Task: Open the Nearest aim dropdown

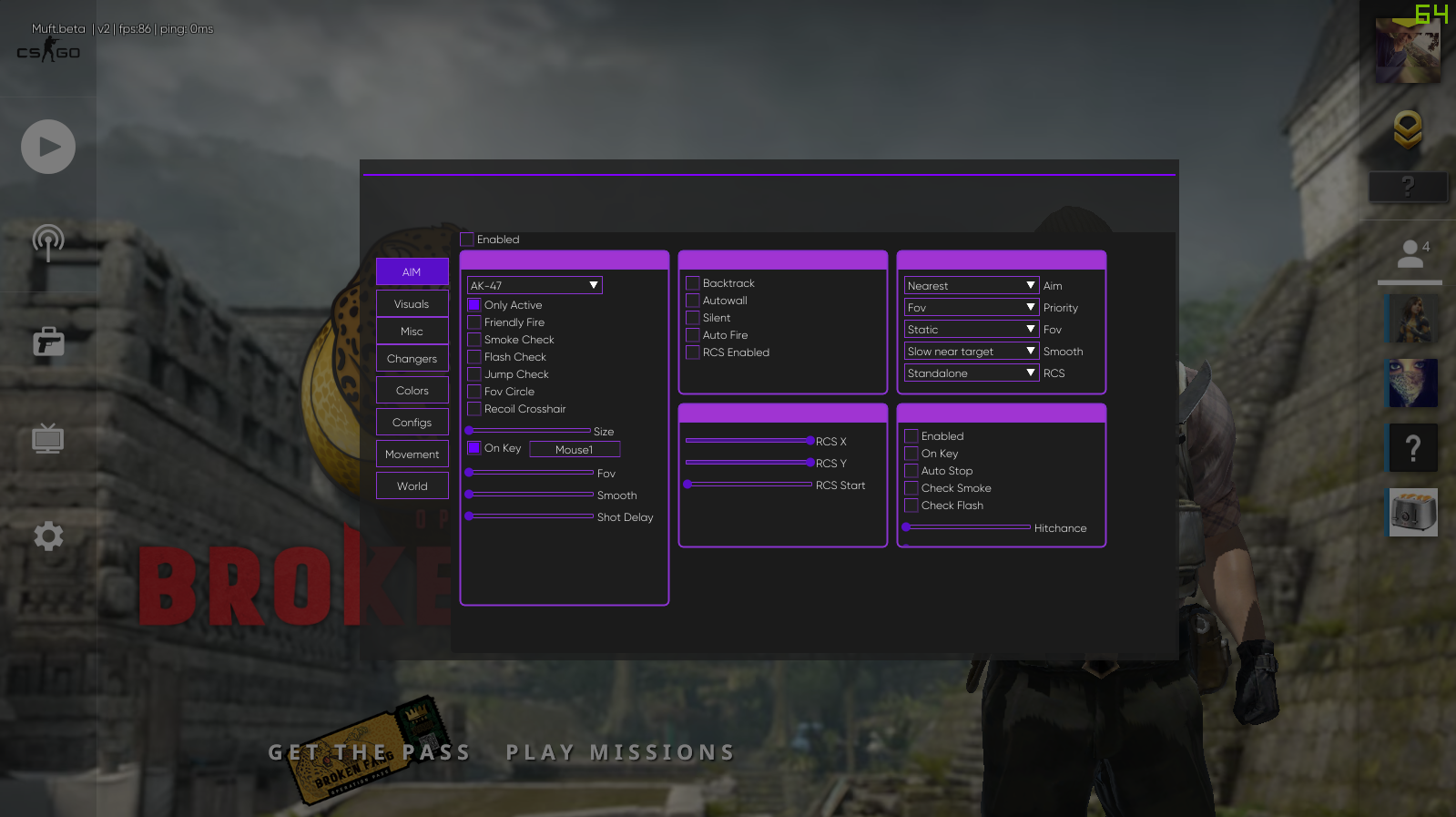Action: (971, 286)
